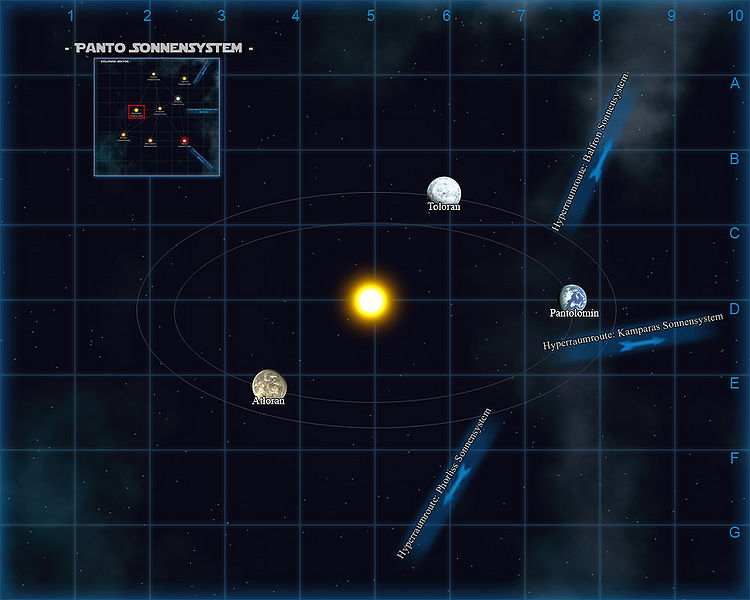Follow the hyperroute to the Balfron Sonnensystem
This screenshot has height=600, width=750.
tap(596, 169)
